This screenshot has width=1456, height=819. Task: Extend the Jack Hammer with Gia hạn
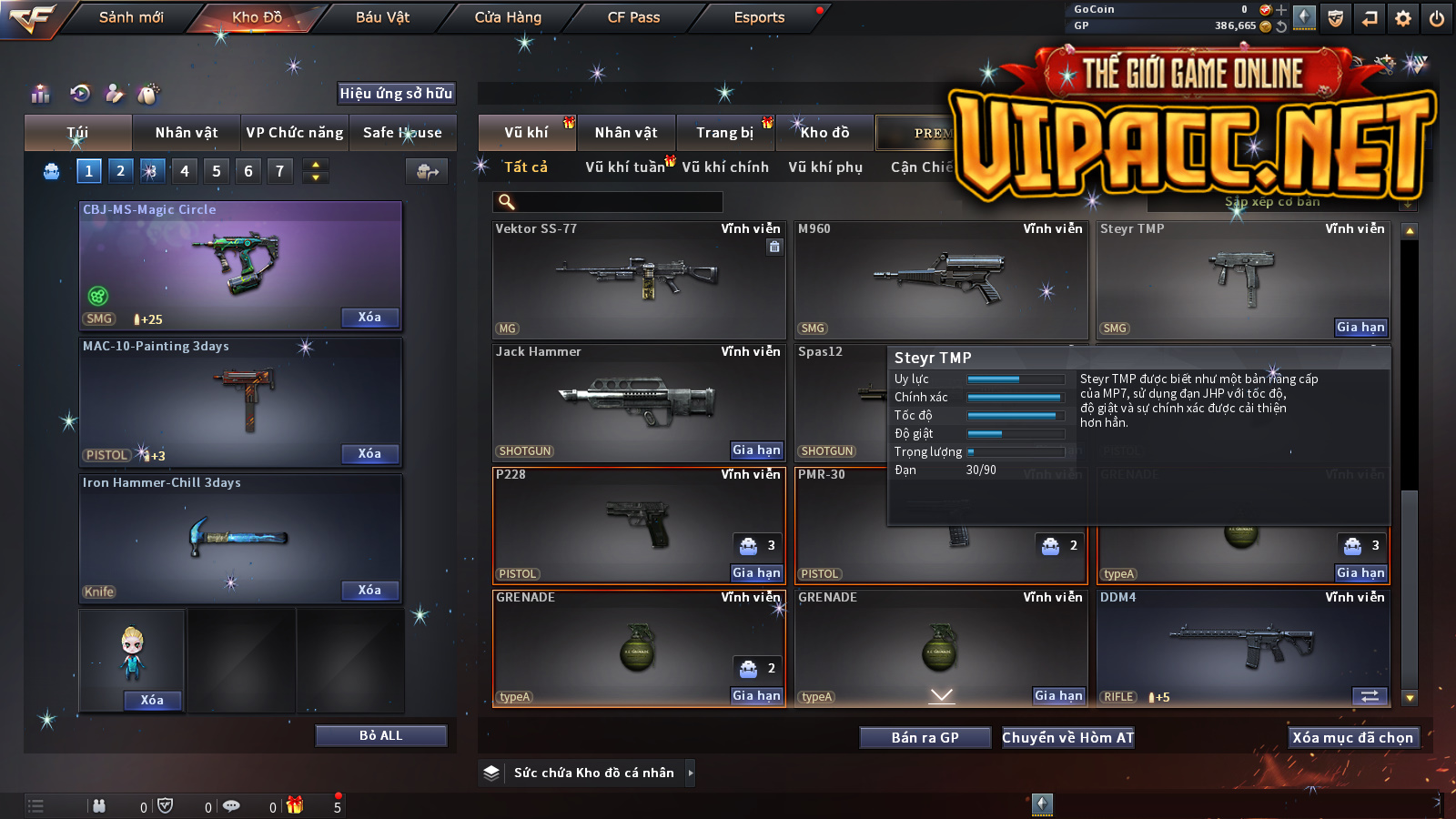point(756,450)
